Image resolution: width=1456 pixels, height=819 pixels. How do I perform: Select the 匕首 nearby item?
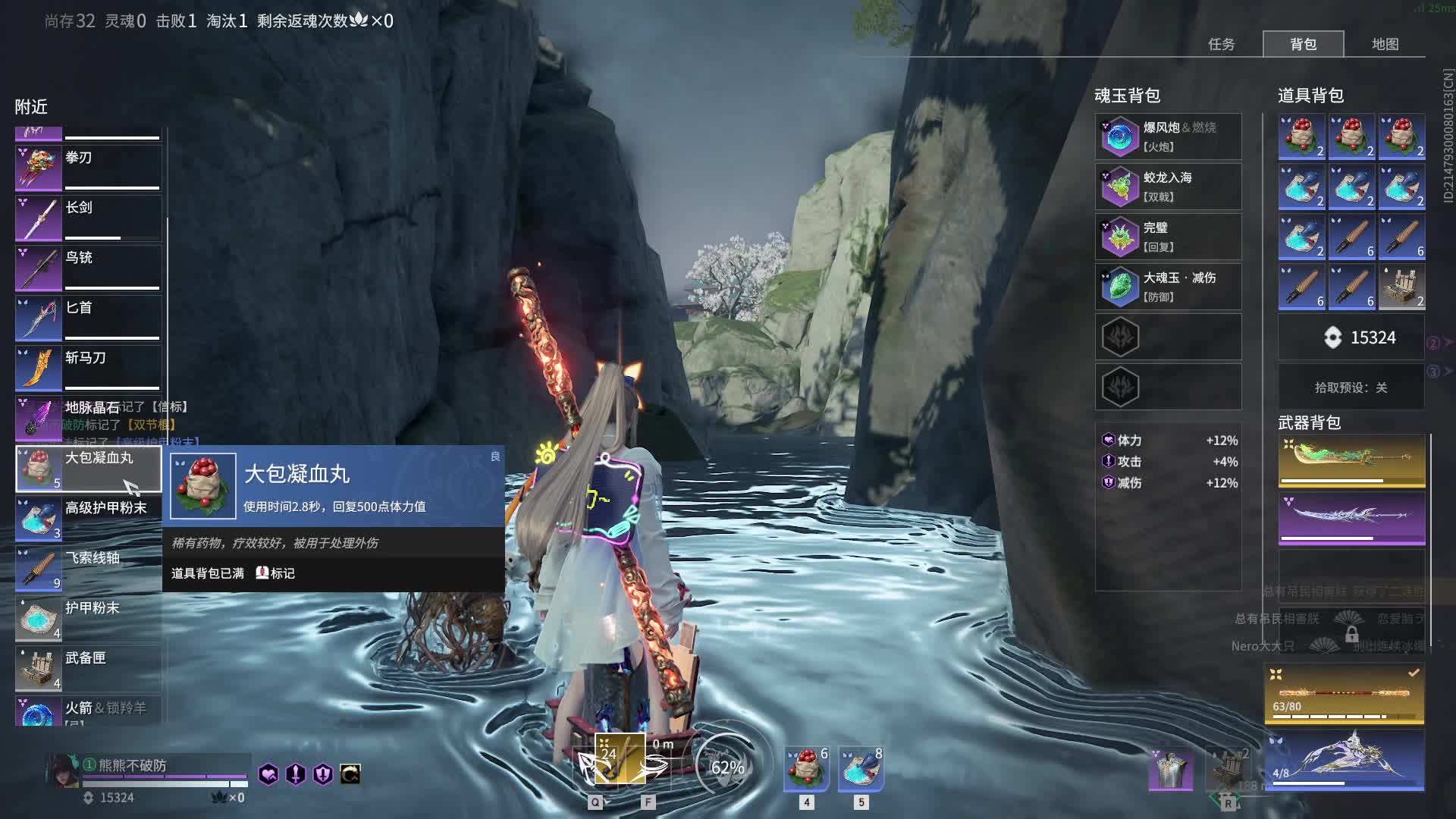(x=89, y=318)
